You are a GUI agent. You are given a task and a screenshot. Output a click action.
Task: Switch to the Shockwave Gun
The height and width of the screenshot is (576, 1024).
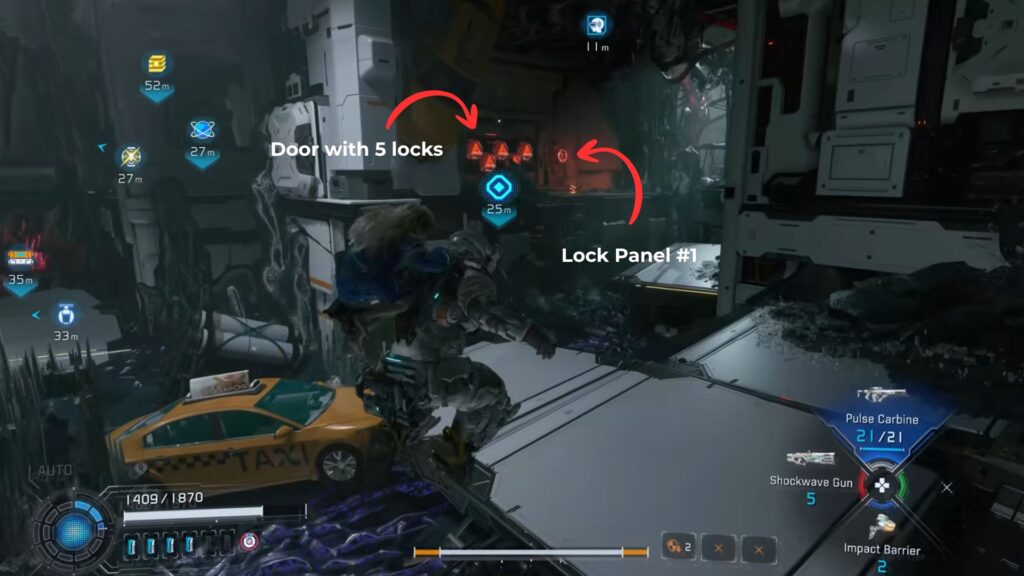(x=810, y=459)
